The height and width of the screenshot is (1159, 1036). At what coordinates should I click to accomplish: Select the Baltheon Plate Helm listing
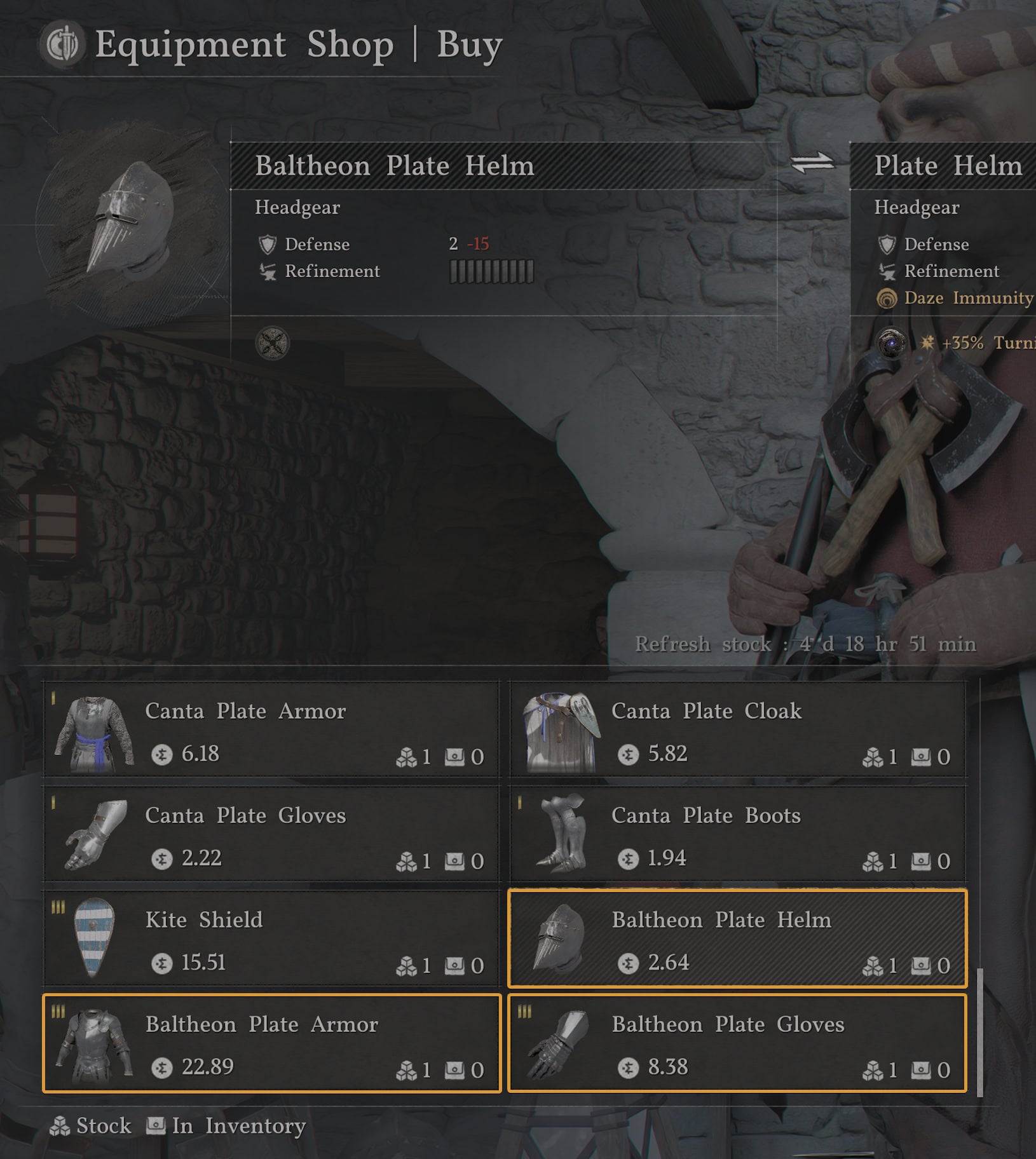(x=737, y=939)
